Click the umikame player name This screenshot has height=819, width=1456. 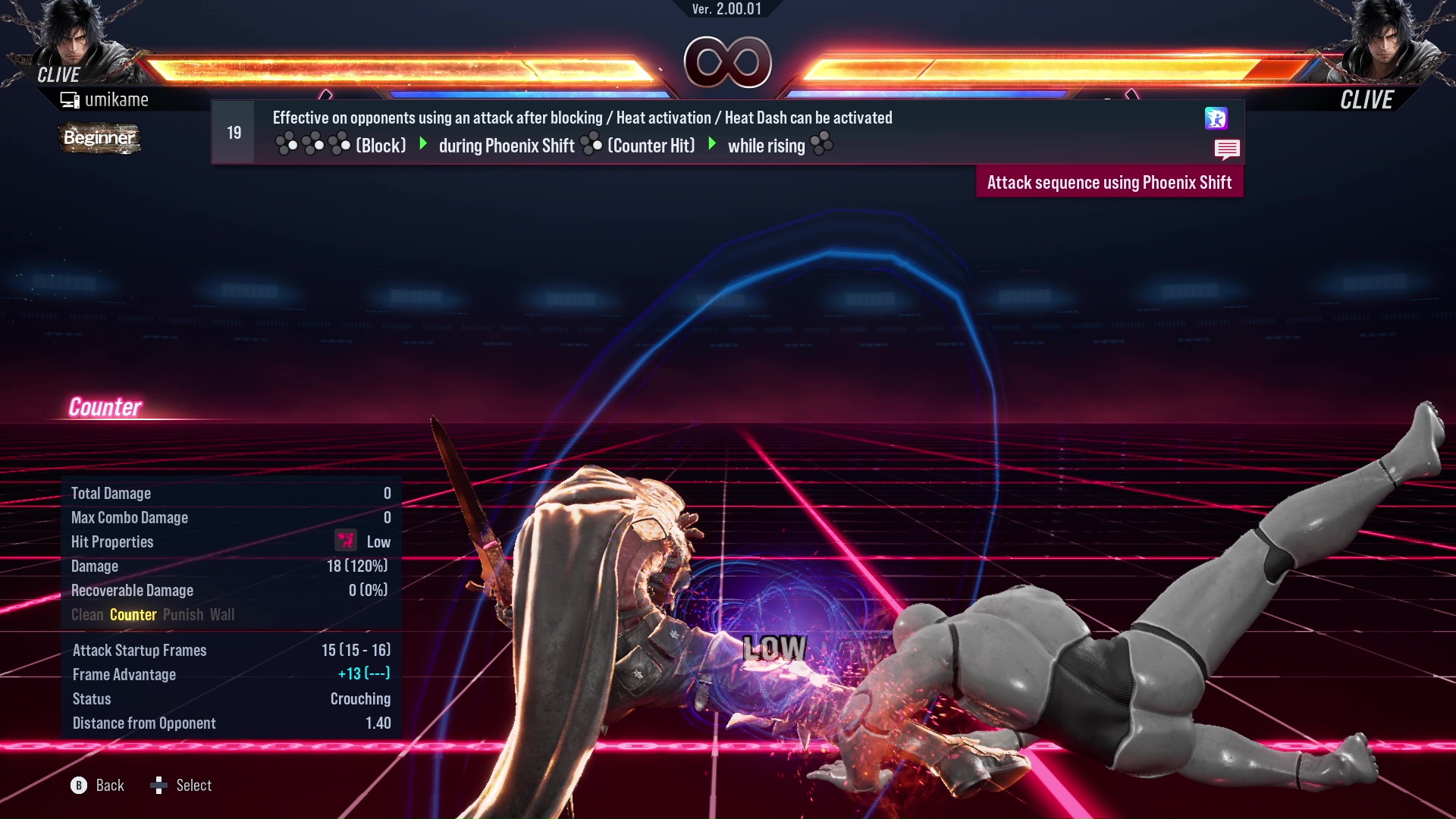point(118,99)
